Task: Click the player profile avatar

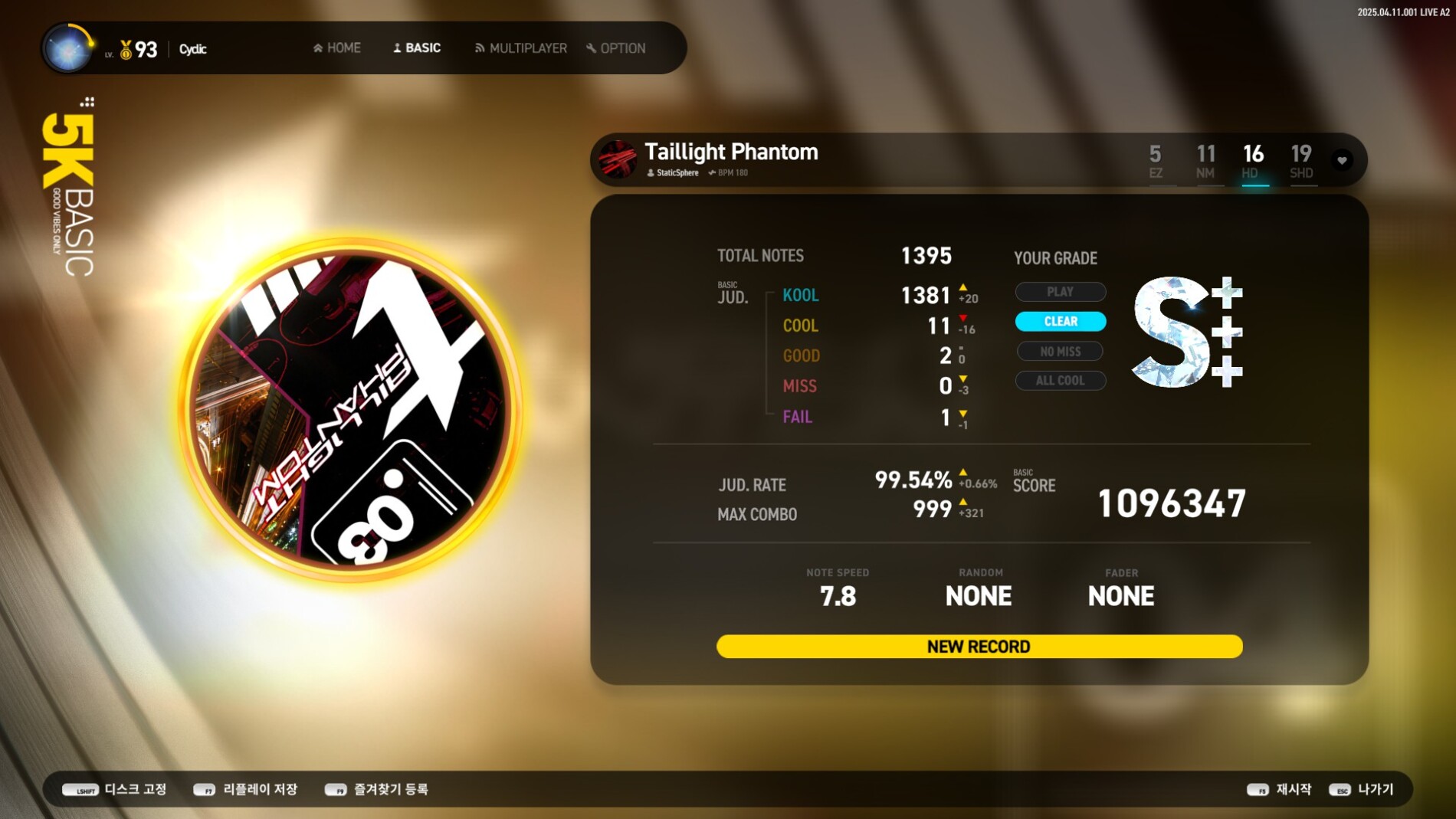Action: 67,48
